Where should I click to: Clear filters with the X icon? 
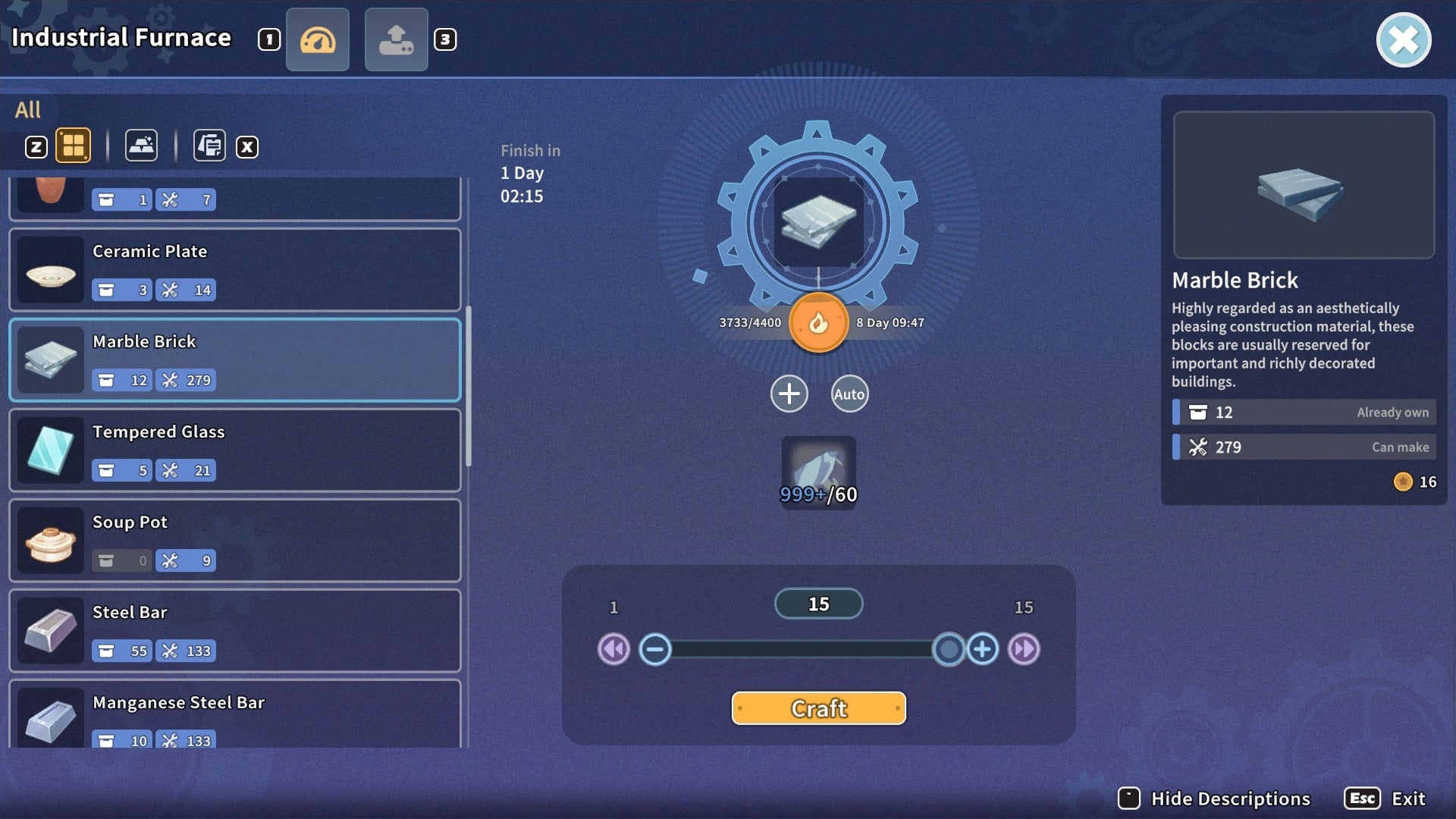coord(246,147)
